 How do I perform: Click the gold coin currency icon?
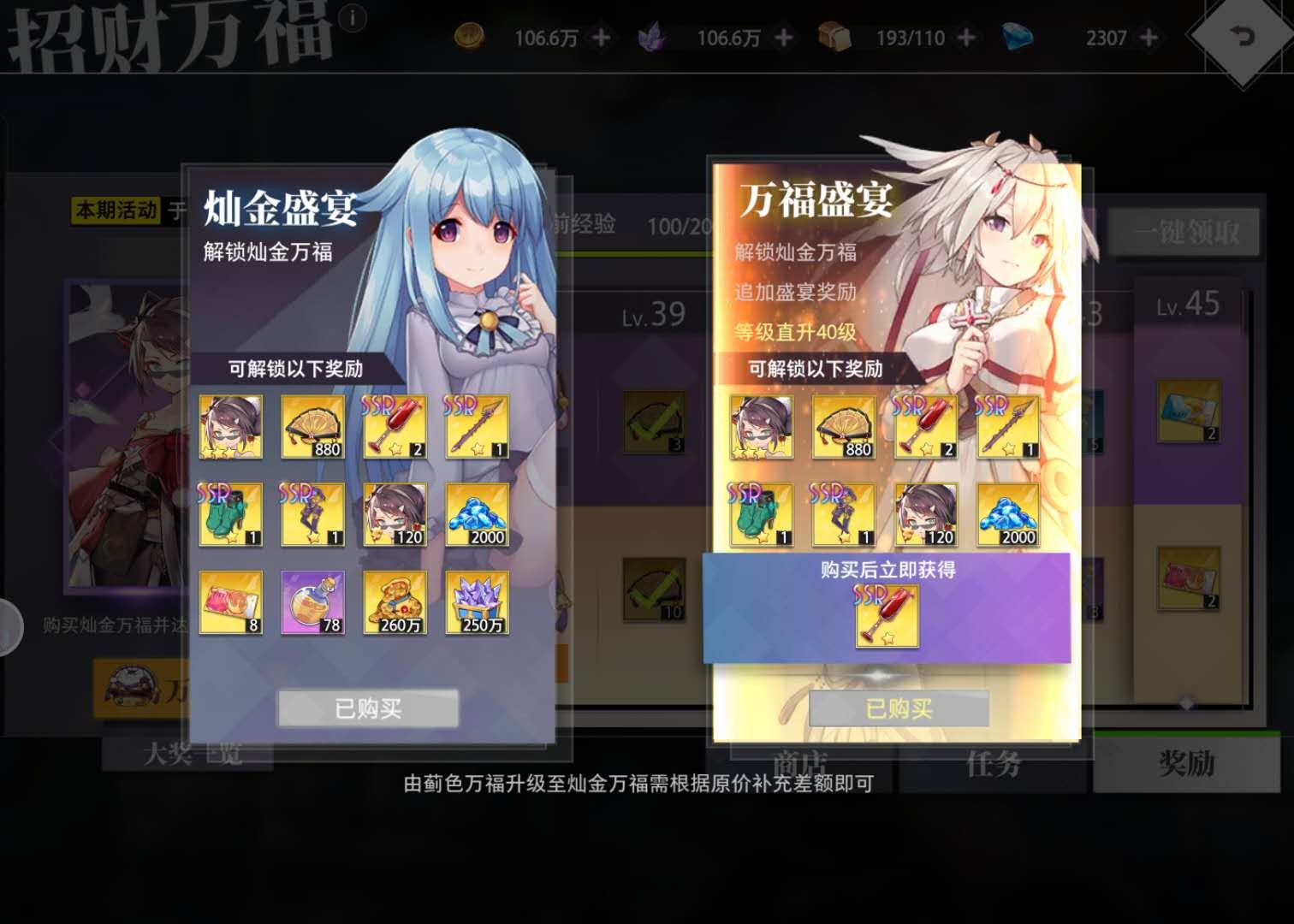466,38
